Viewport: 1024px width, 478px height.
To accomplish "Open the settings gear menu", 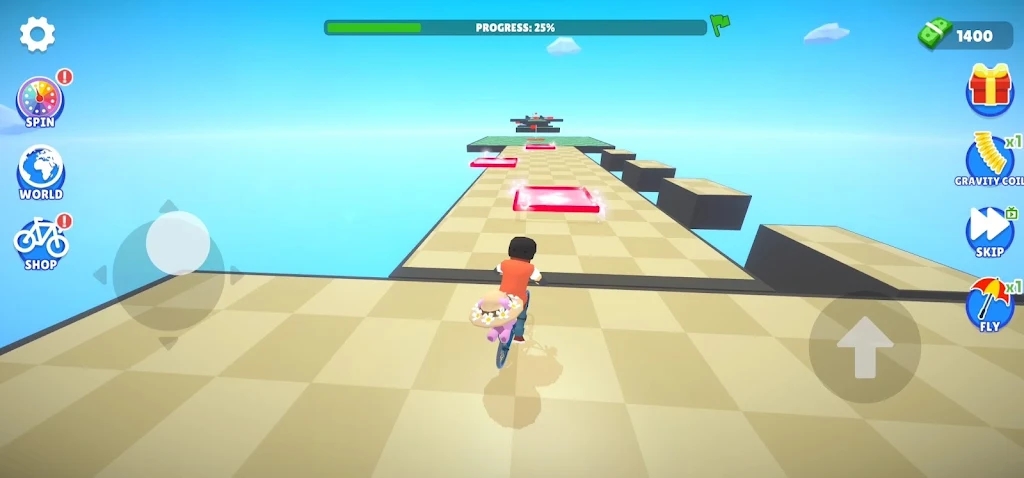I will pos(37,35).
